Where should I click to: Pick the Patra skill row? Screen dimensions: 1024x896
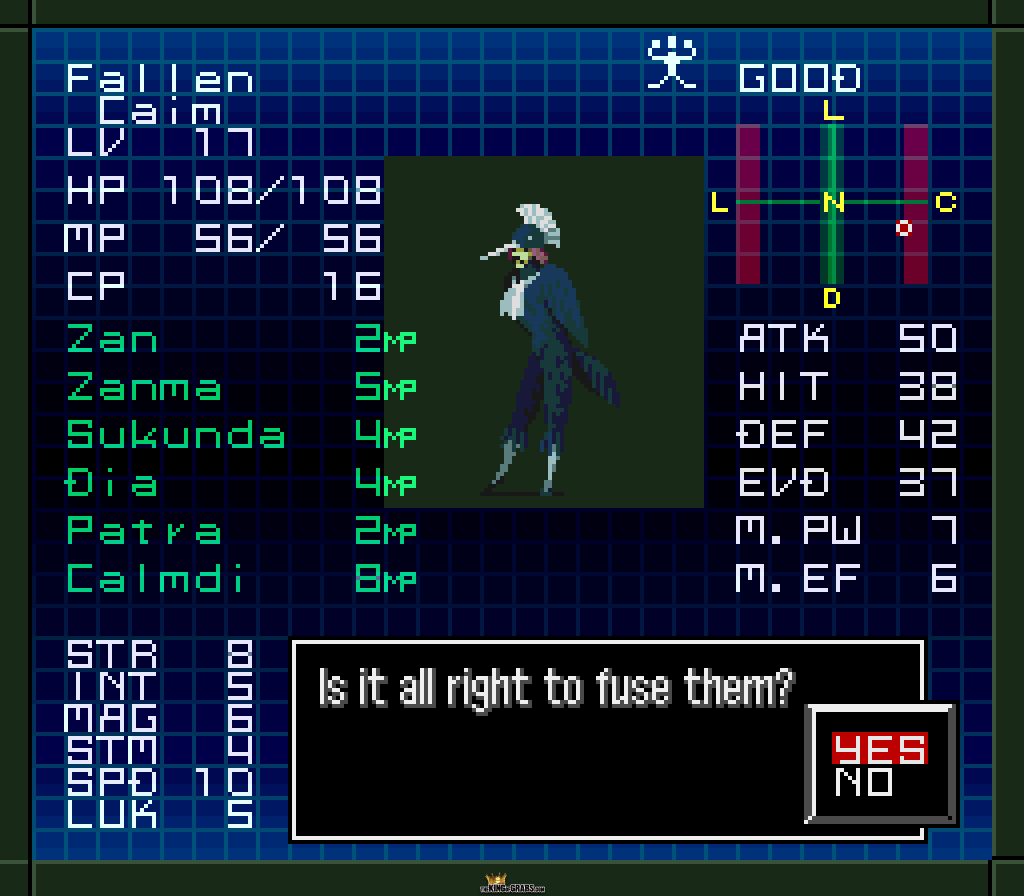tap(144, 531)
